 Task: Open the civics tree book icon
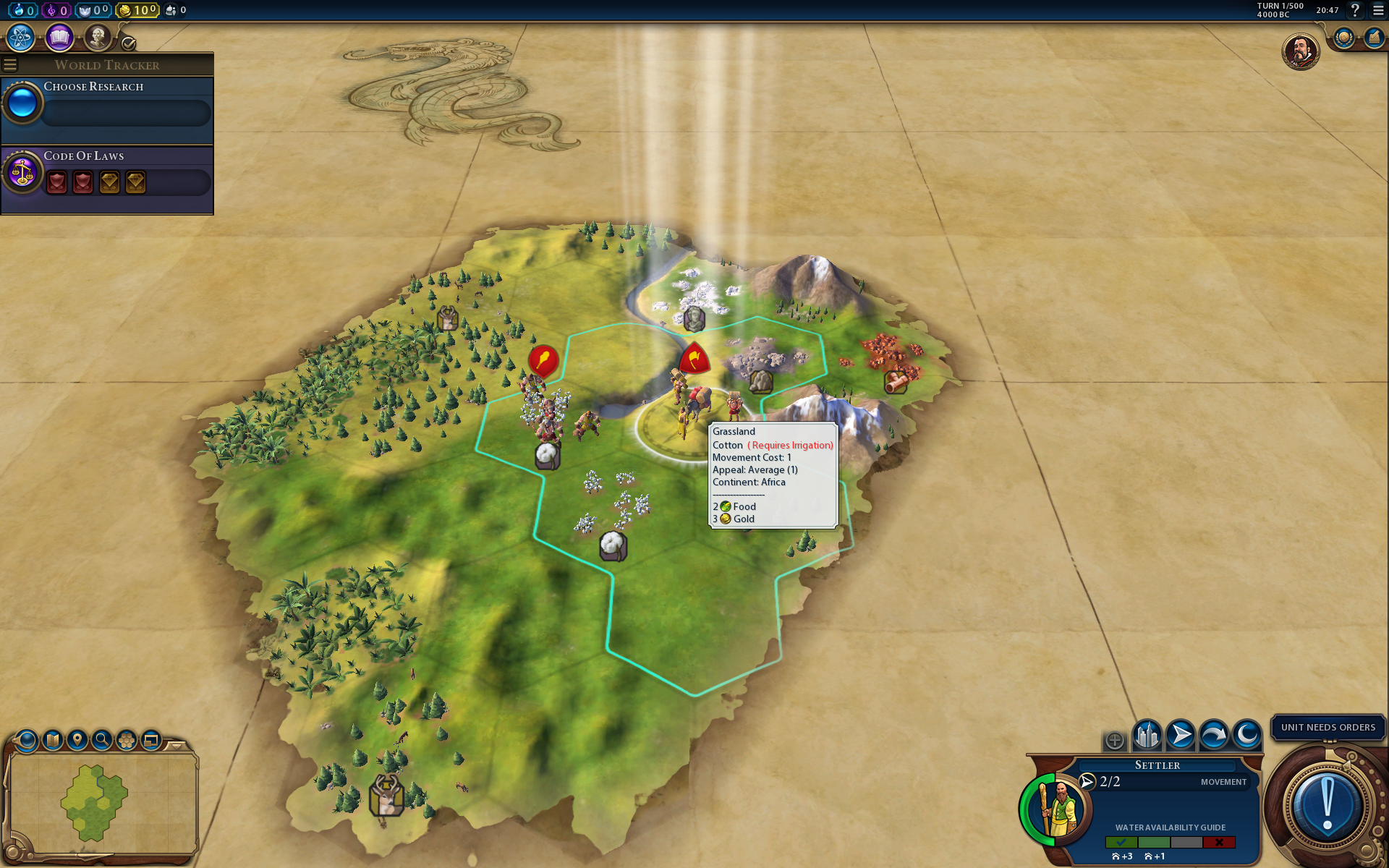tap(59, 38)
